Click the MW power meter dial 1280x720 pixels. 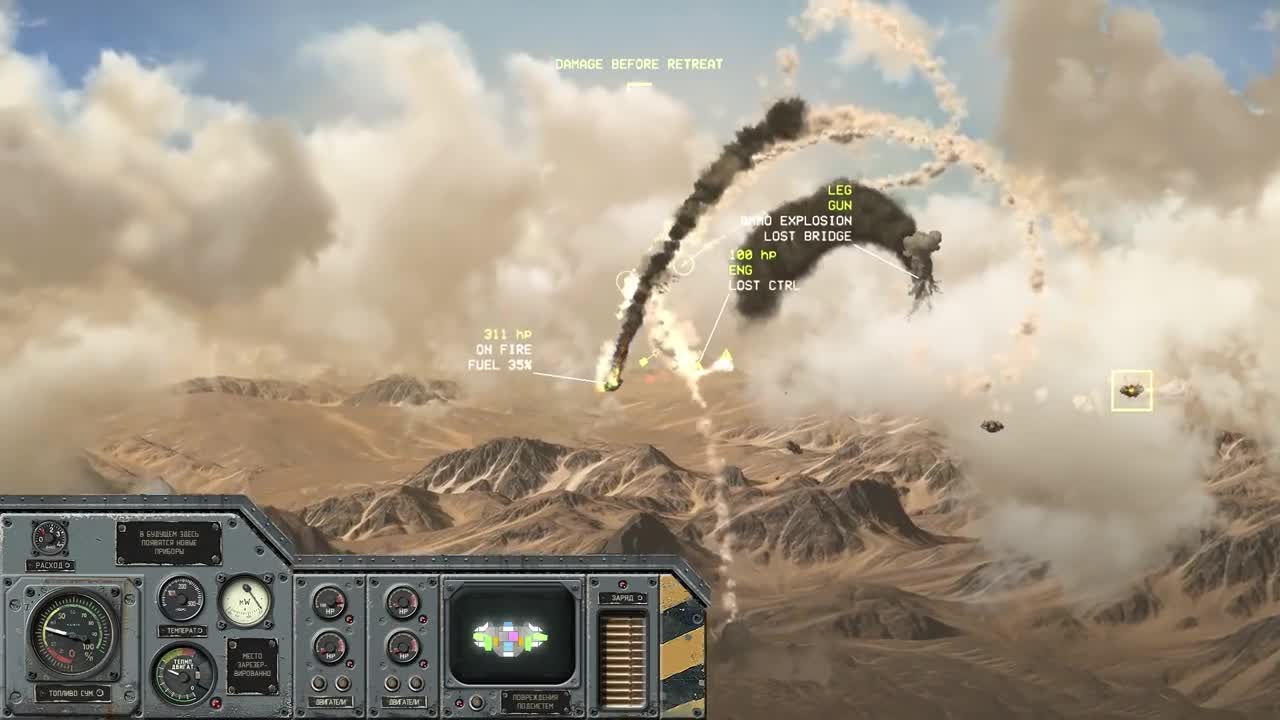coord(246,602)
